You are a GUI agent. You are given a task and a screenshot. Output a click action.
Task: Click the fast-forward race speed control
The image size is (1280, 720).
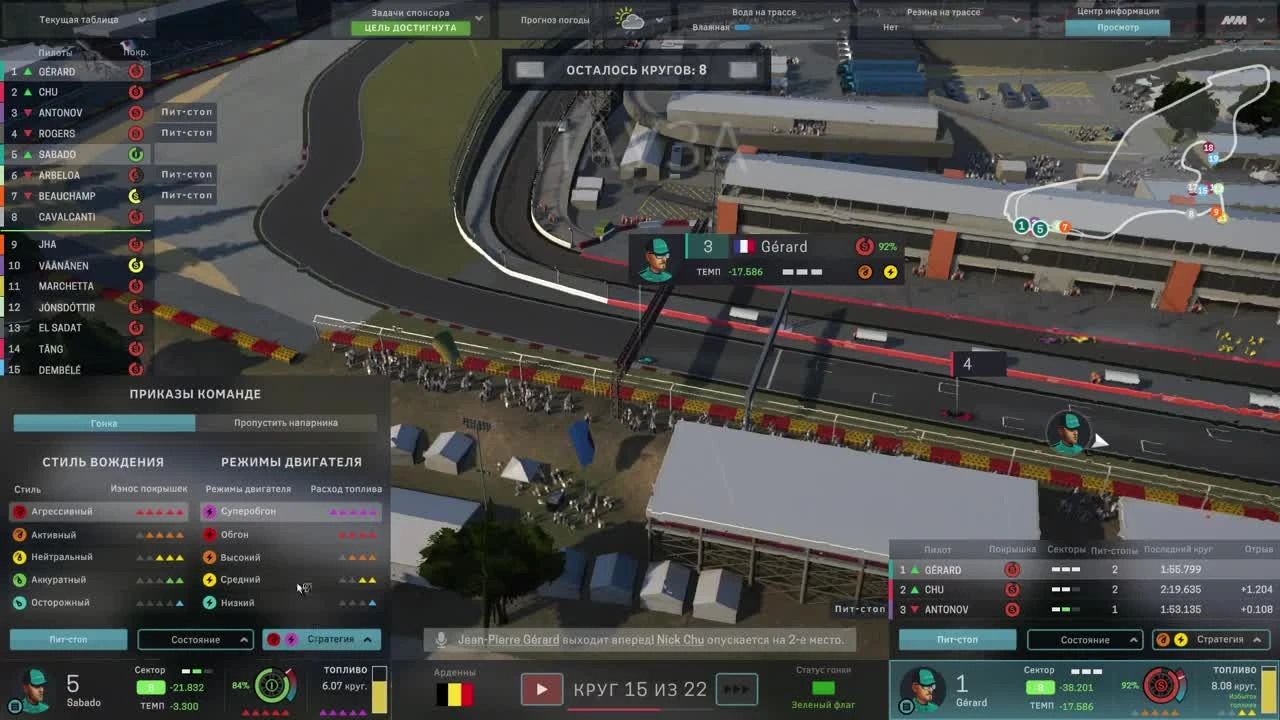click(x=737, y=689)
